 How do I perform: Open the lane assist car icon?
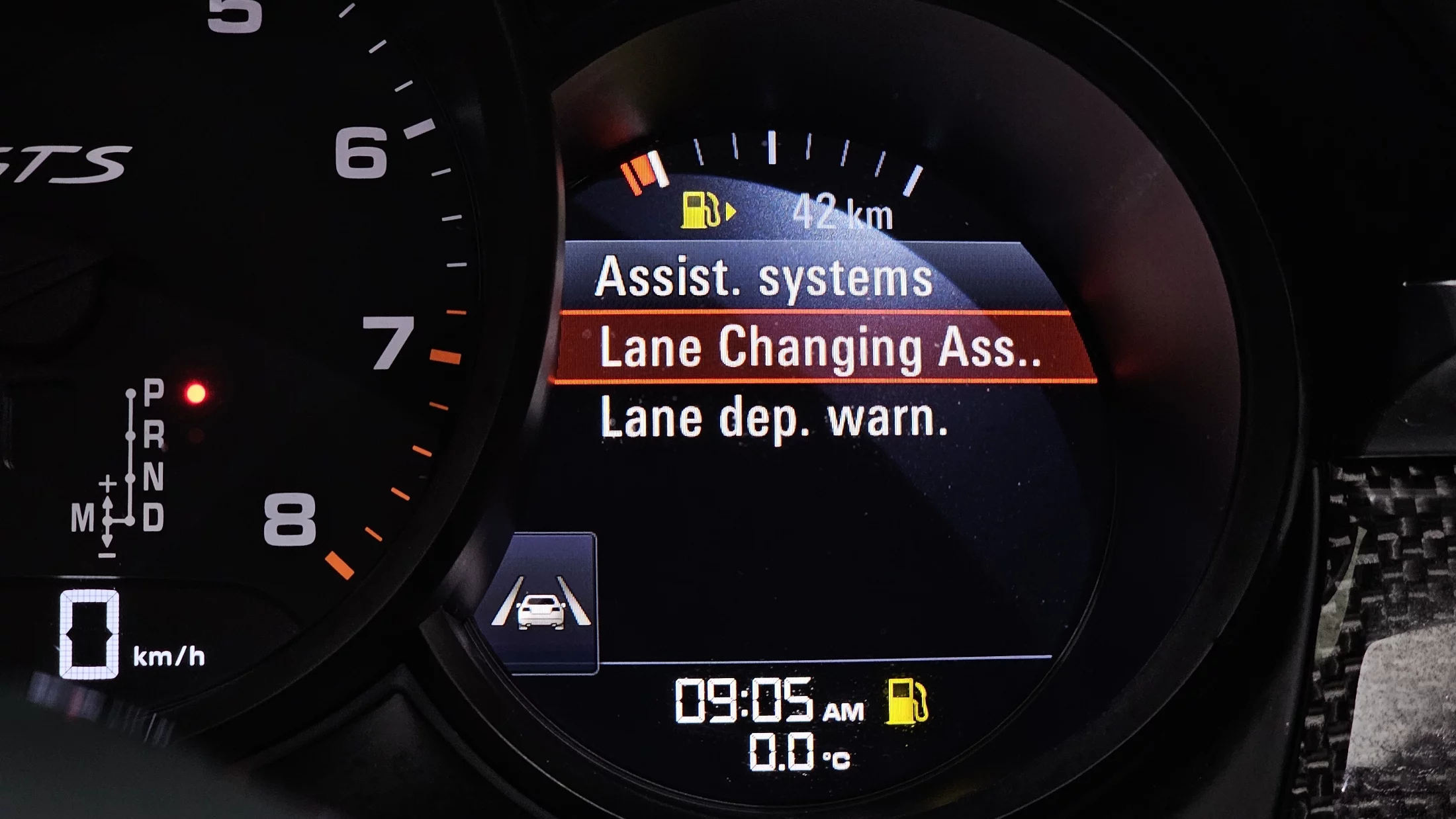[541, 603]
